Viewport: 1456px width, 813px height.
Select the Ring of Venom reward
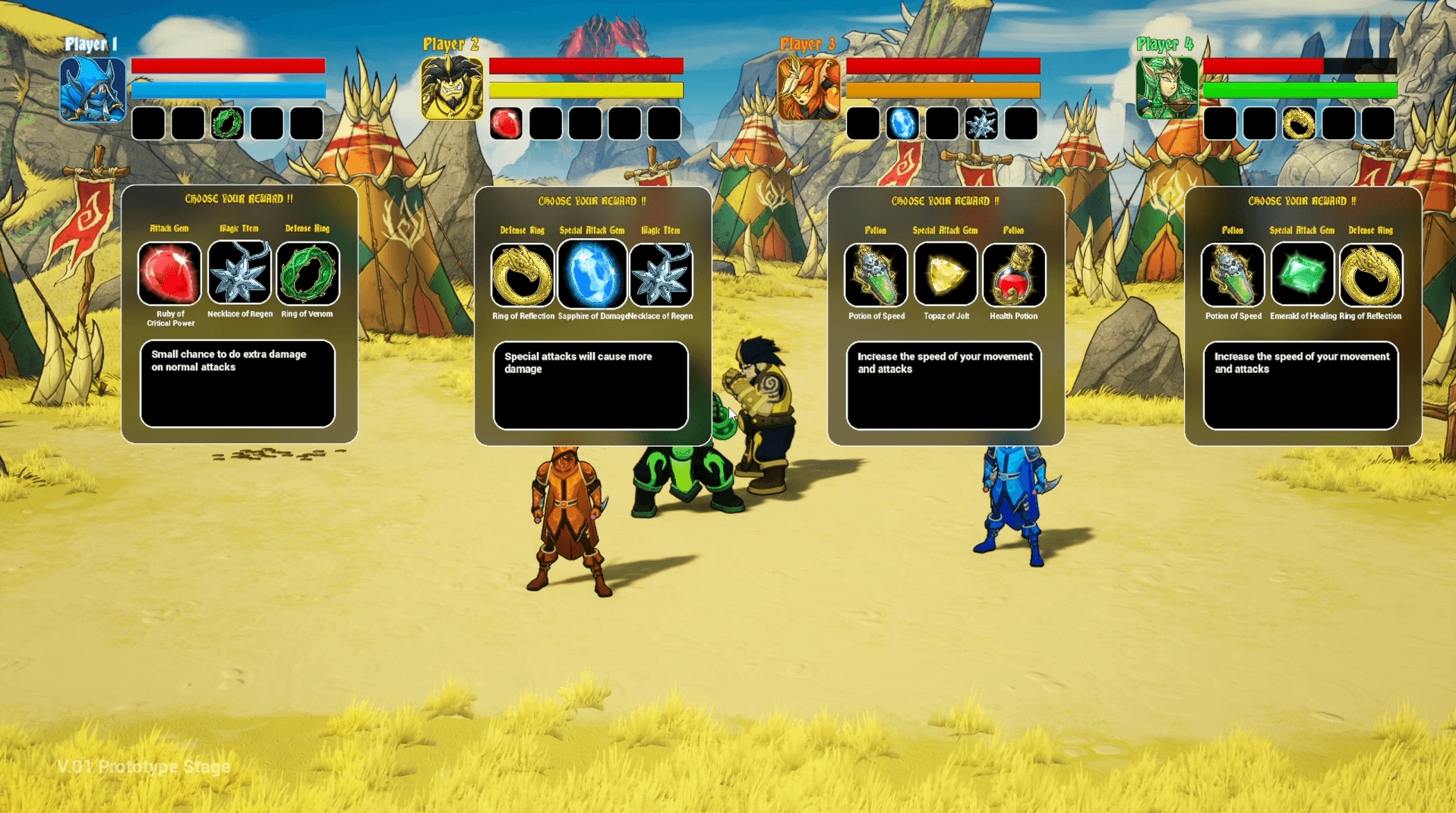[x=308, y=273]
